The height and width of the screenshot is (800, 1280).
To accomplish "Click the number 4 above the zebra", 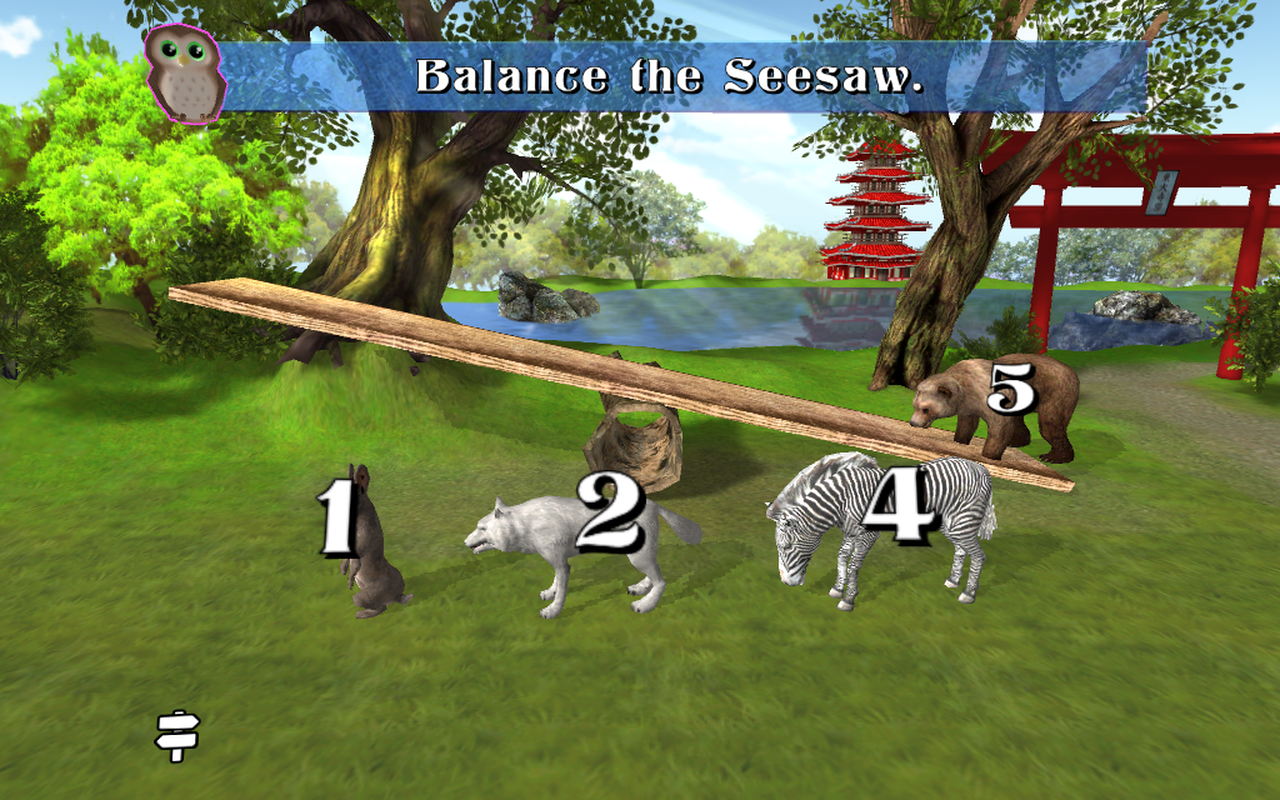I will [x=898, y=506].
